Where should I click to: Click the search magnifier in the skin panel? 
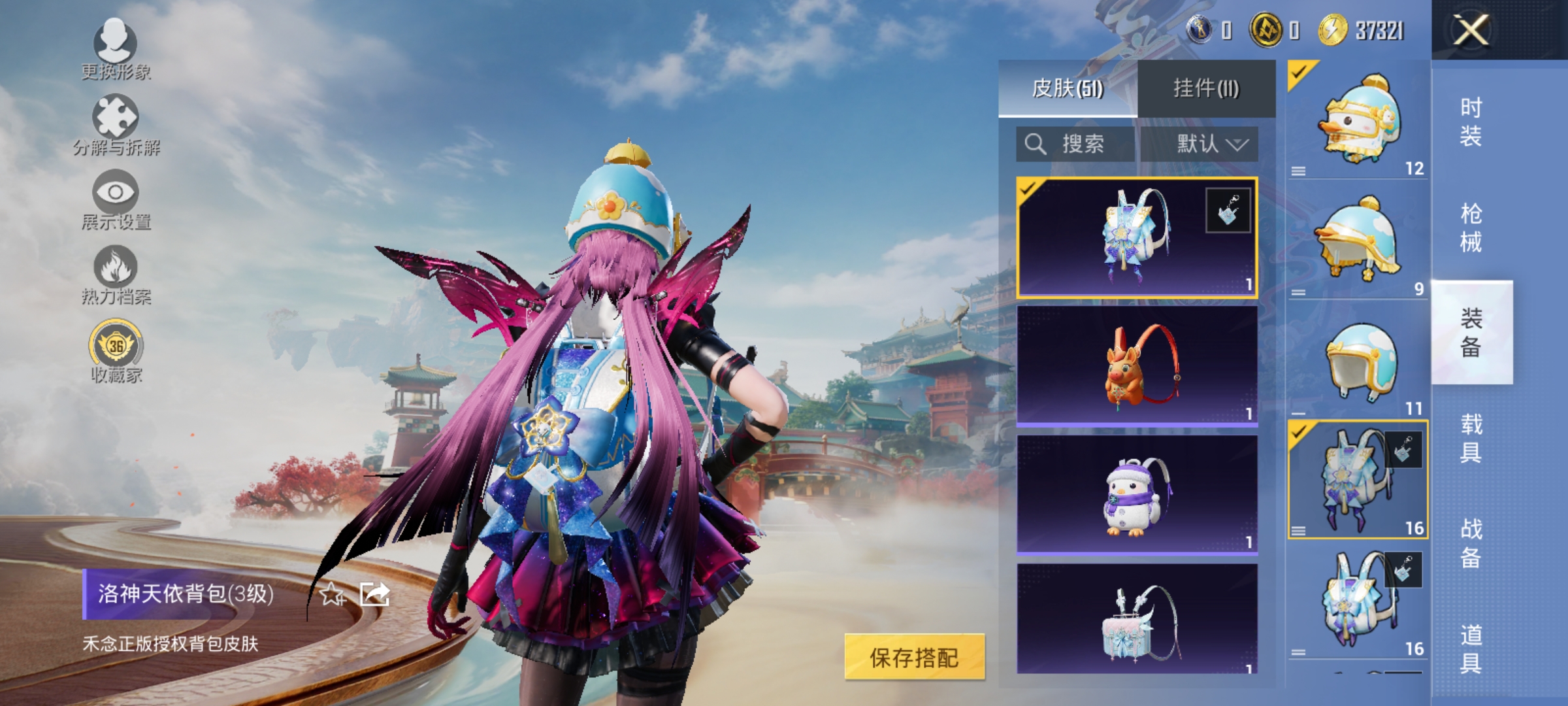[1037, 144]
